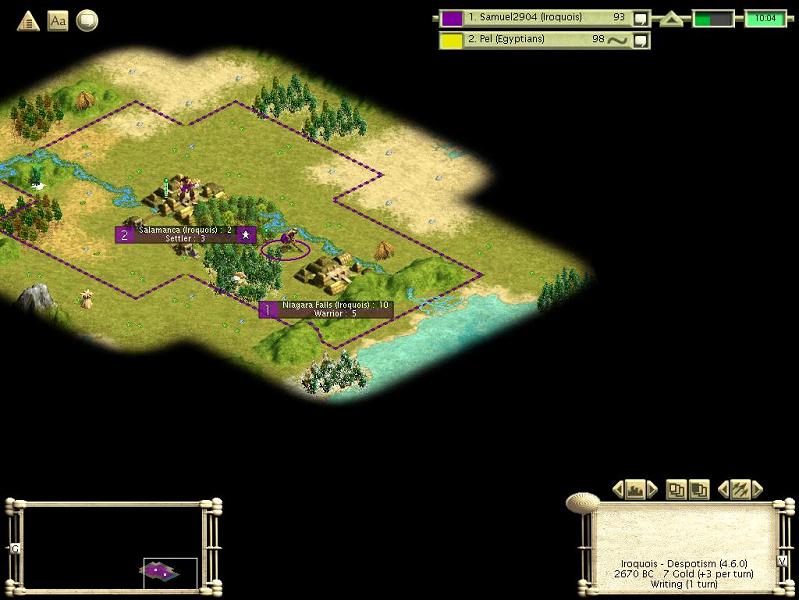Open the Civilopedia Aa button
The width and height of the screenshot is (799, 600).
coord(58,20)
